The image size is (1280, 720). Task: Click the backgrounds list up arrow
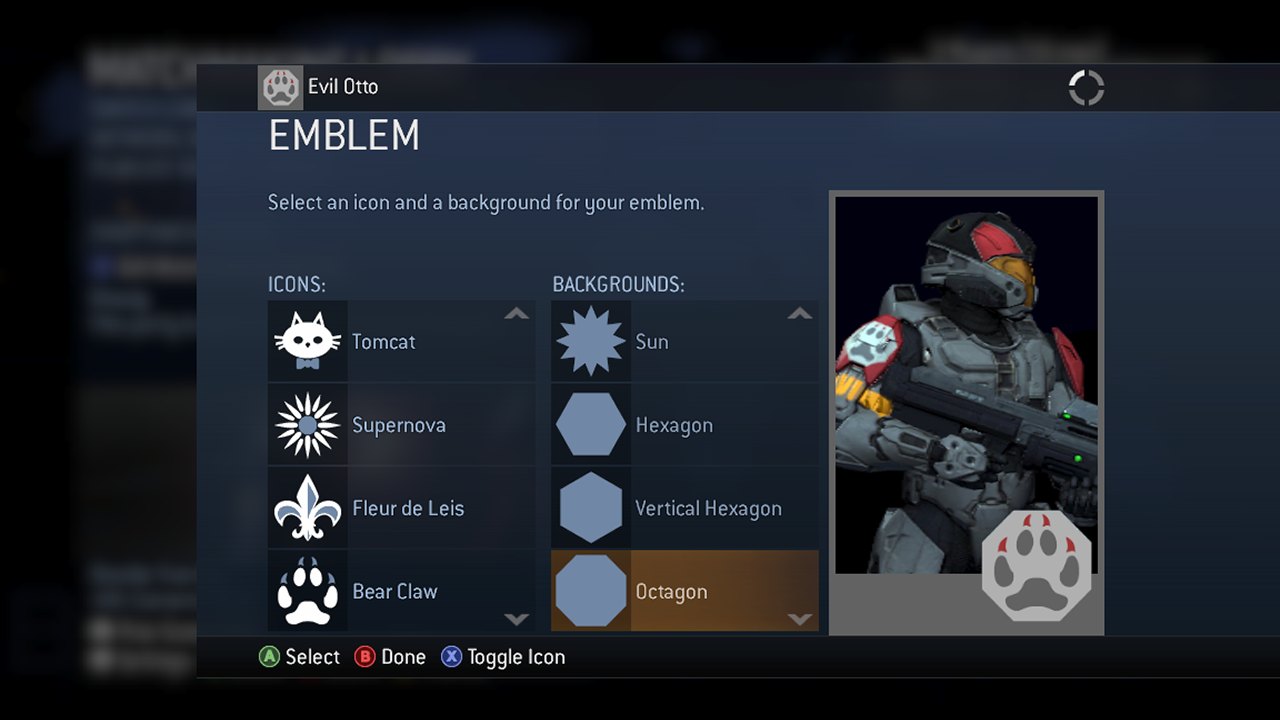800,314
